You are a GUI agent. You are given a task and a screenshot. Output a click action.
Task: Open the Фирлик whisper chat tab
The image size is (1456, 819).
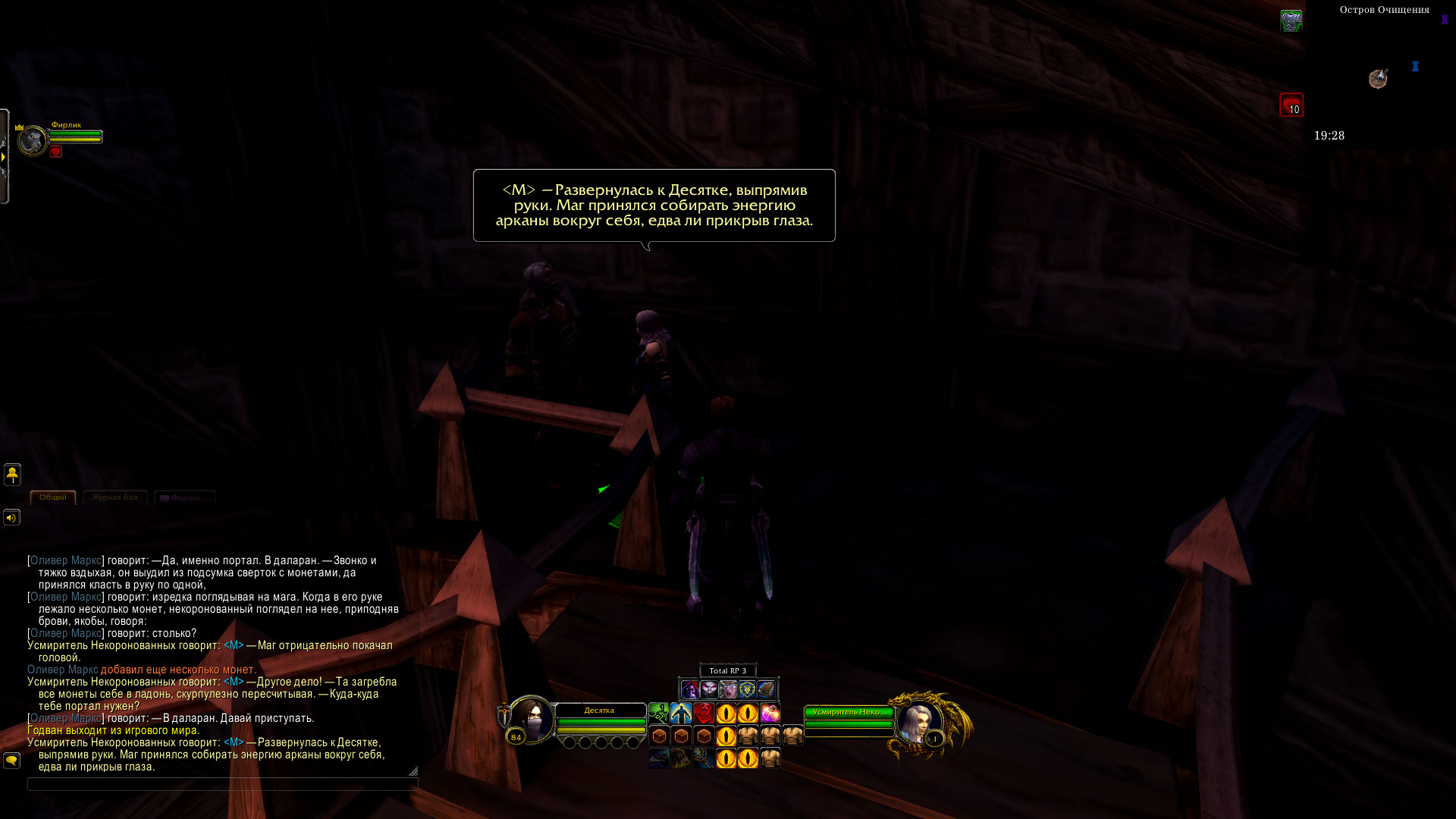point(185,498)
